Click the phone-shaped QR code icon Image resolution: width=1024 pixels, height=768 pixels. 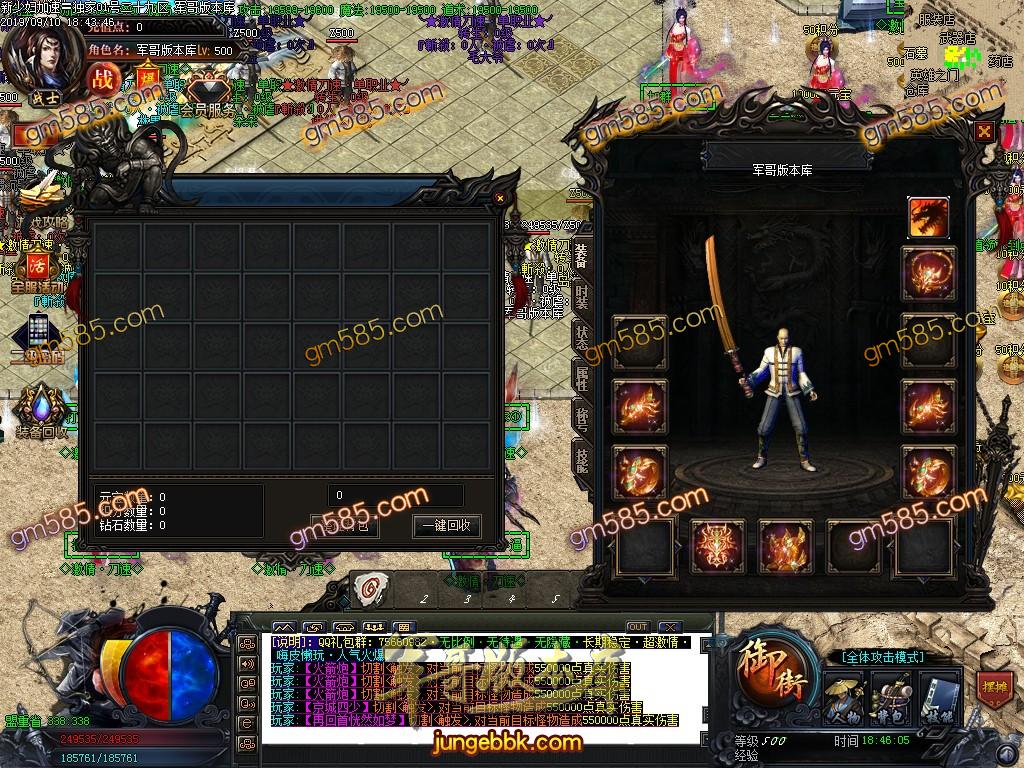pos(38,335)
